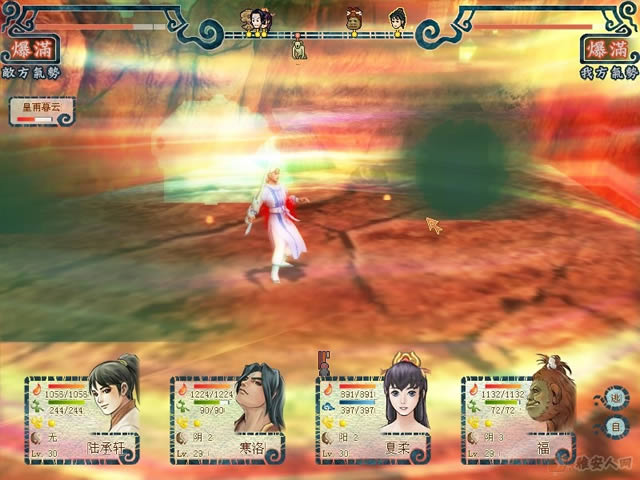Click the enemy 爆滿 momentum badge
The height and width of the screenshot is (480, 640).
pos(34,50)
